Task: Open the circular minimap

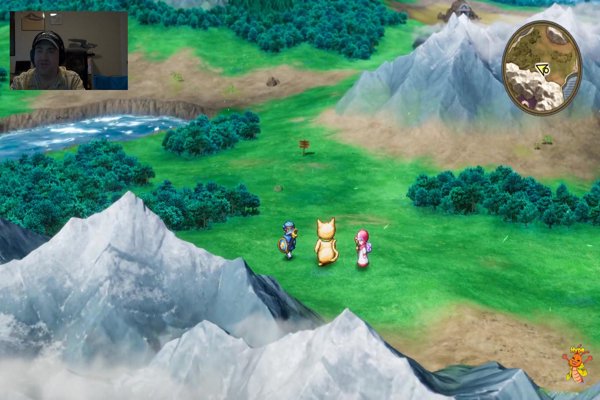Action: pyautogui.click(x=541, y=67)
